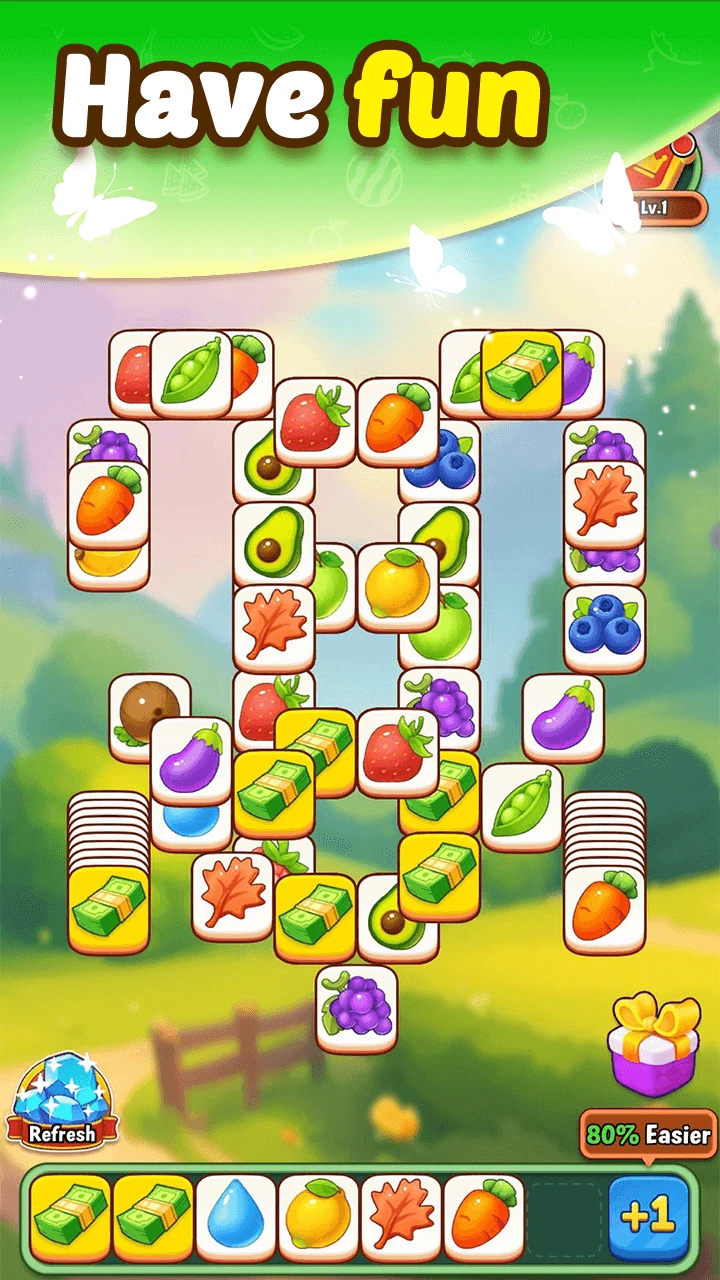Viewport: 720px width, 1280px height.
Task: Pick the lemon tile on the board
Action: point(397,587)
